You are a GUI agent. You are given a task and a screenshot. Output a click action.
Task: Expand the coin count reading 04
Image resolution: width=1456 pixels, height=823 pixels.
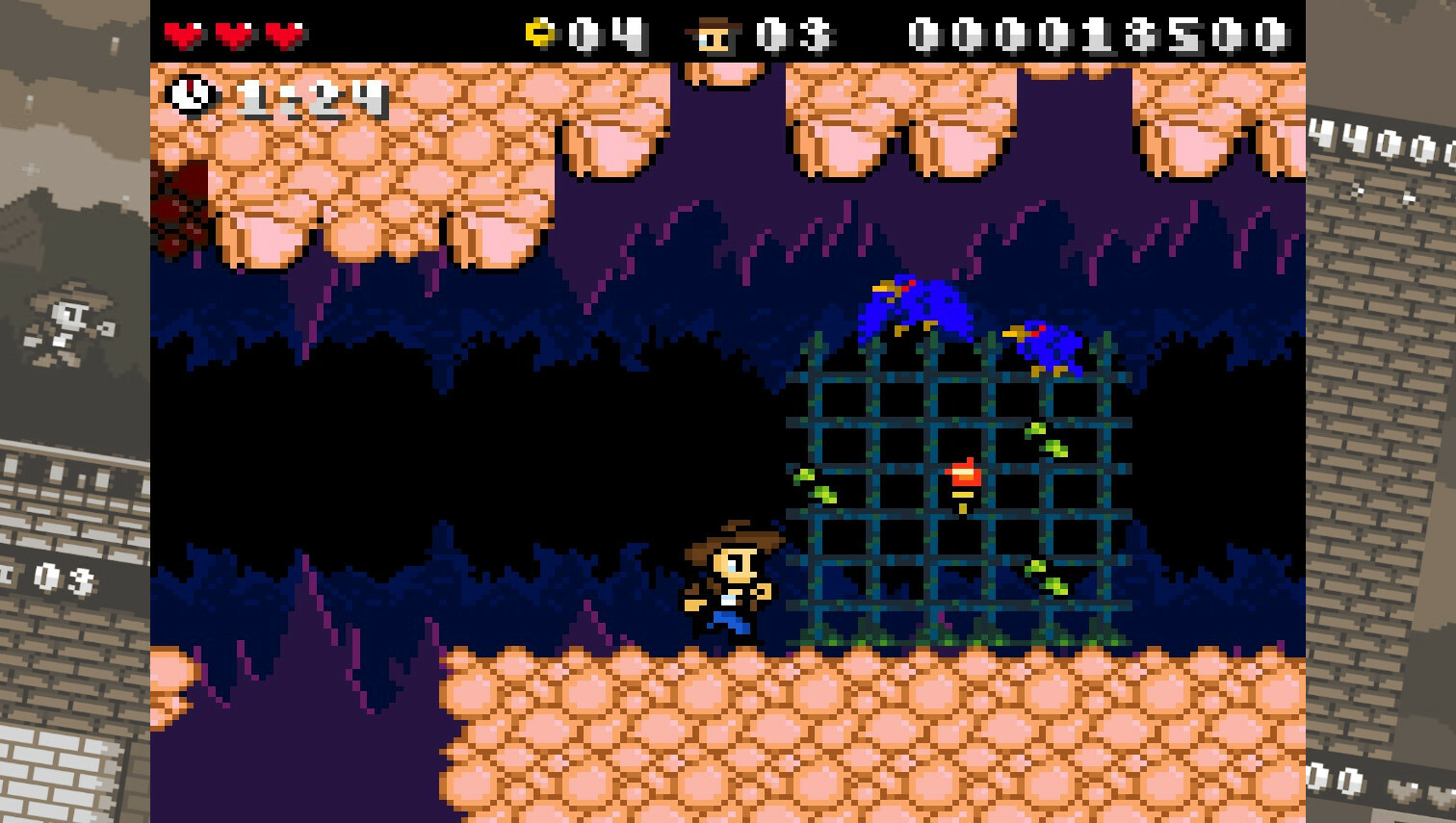(x=602, y=34)
